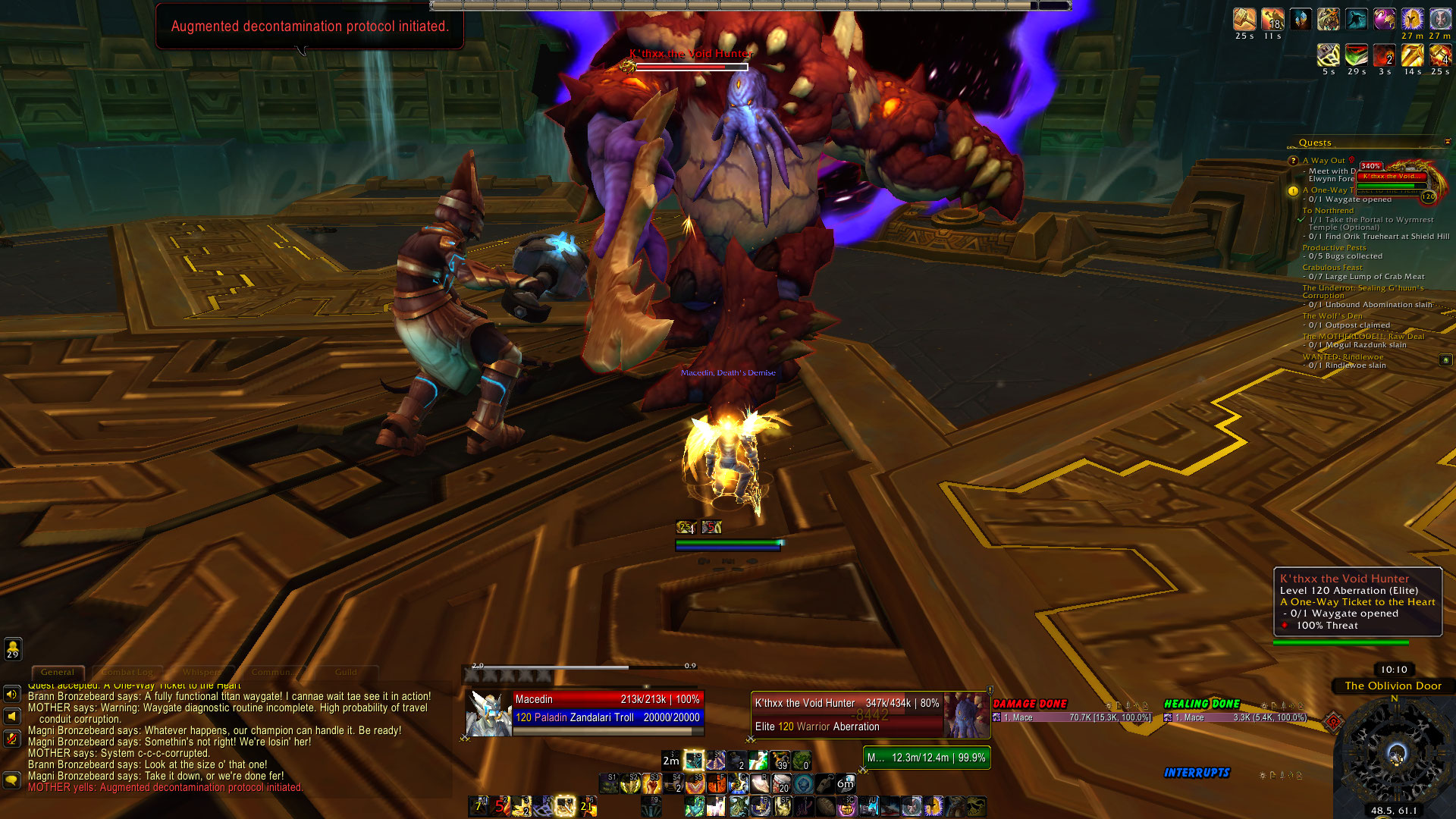This screenshot has width=1456, height=819.
Task: Select the To Northrend quest in tracker
Action: point(1328,211)
